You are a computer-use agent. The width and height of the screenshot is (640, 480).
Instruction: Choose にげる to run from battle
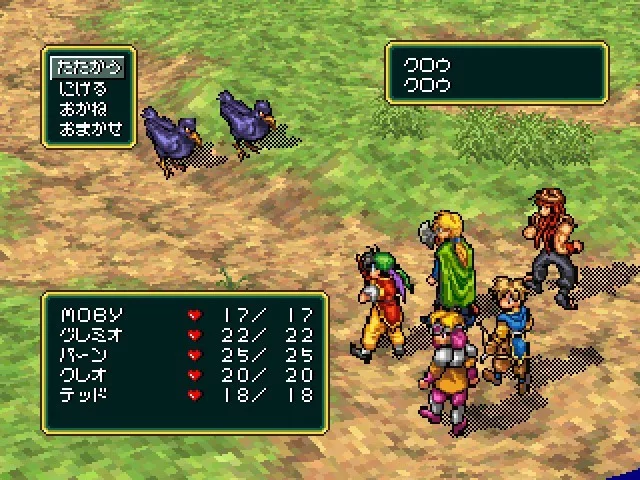point(82,87)
